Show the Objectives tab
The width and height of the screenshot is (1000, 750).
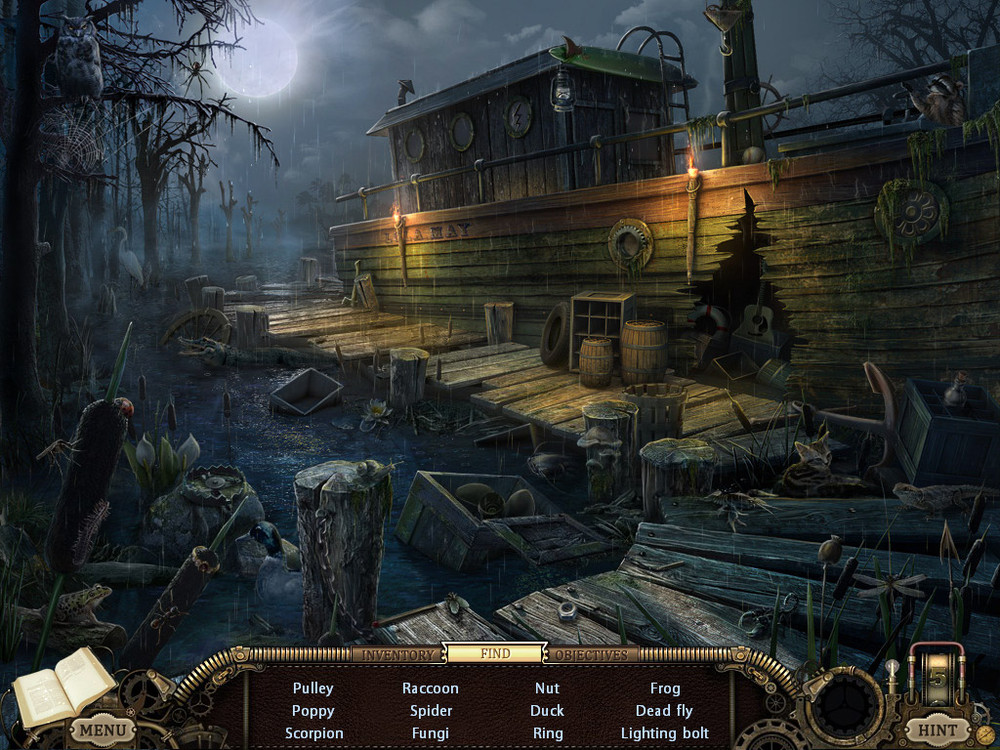591,655
